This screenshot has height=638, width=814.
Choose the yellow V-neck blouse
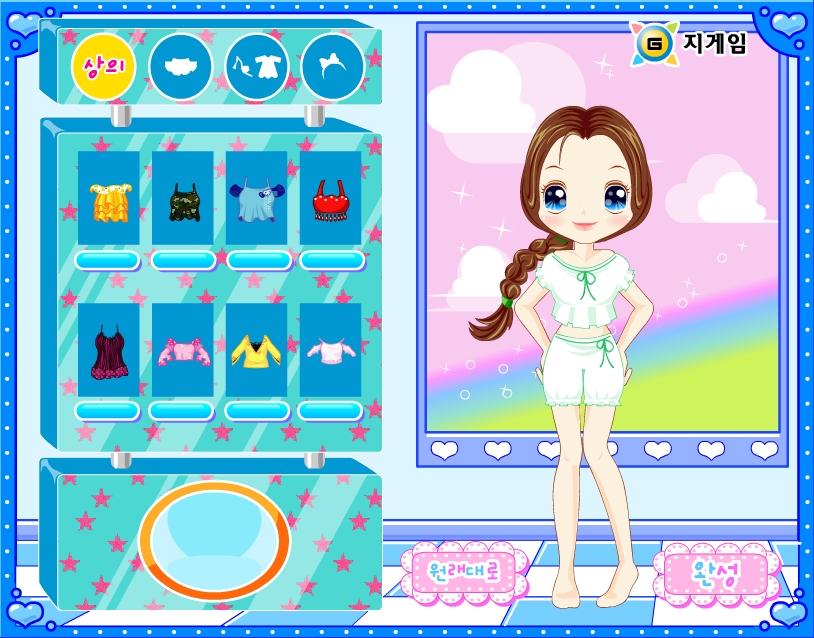click(256, 349)
